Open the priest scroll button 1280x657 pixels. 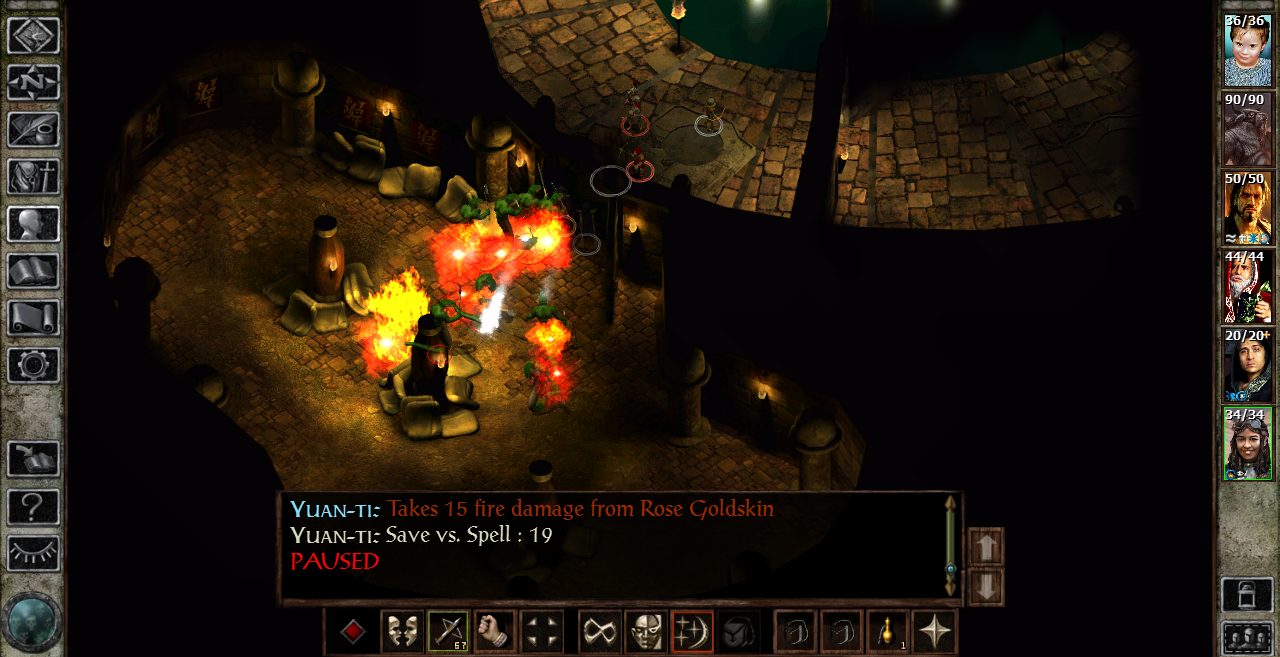34,318
